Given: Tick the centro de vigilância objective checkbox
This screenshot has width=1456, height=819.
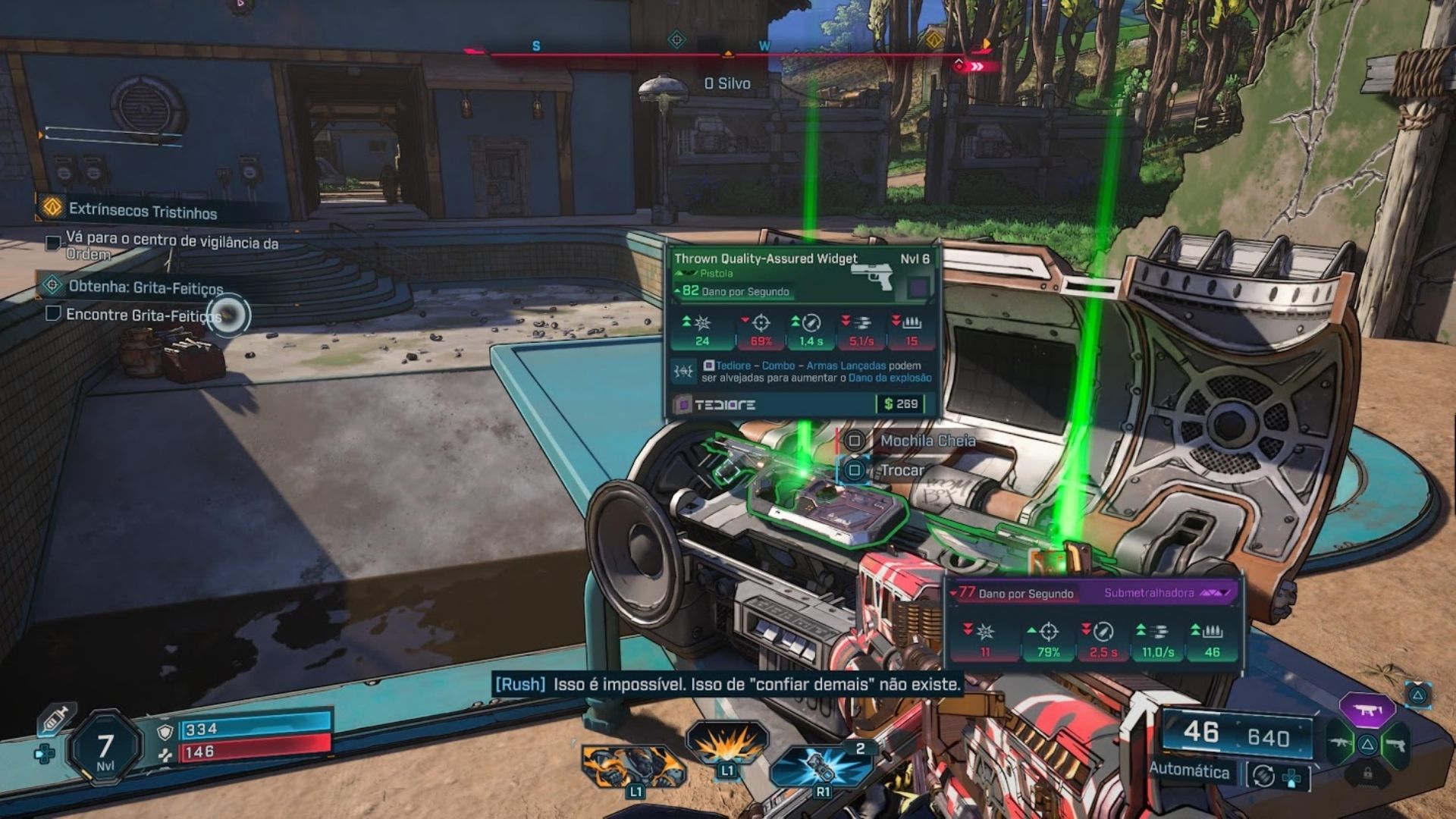Looking at the screenshot, I should 53,243.
